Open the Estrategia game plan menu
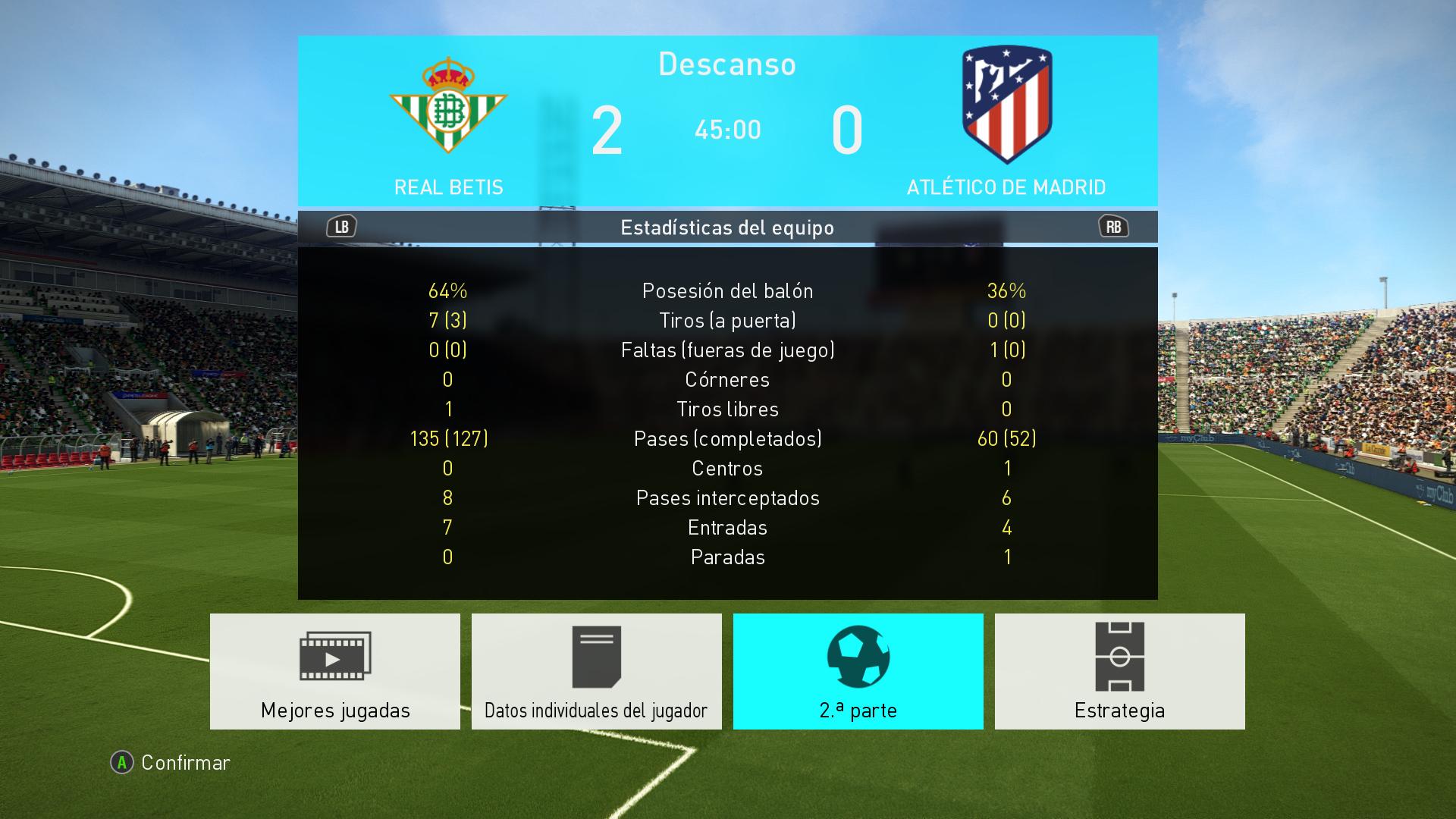This screenshot has width=1456, height=819. pyautogui.click(x=1119, y=671)
